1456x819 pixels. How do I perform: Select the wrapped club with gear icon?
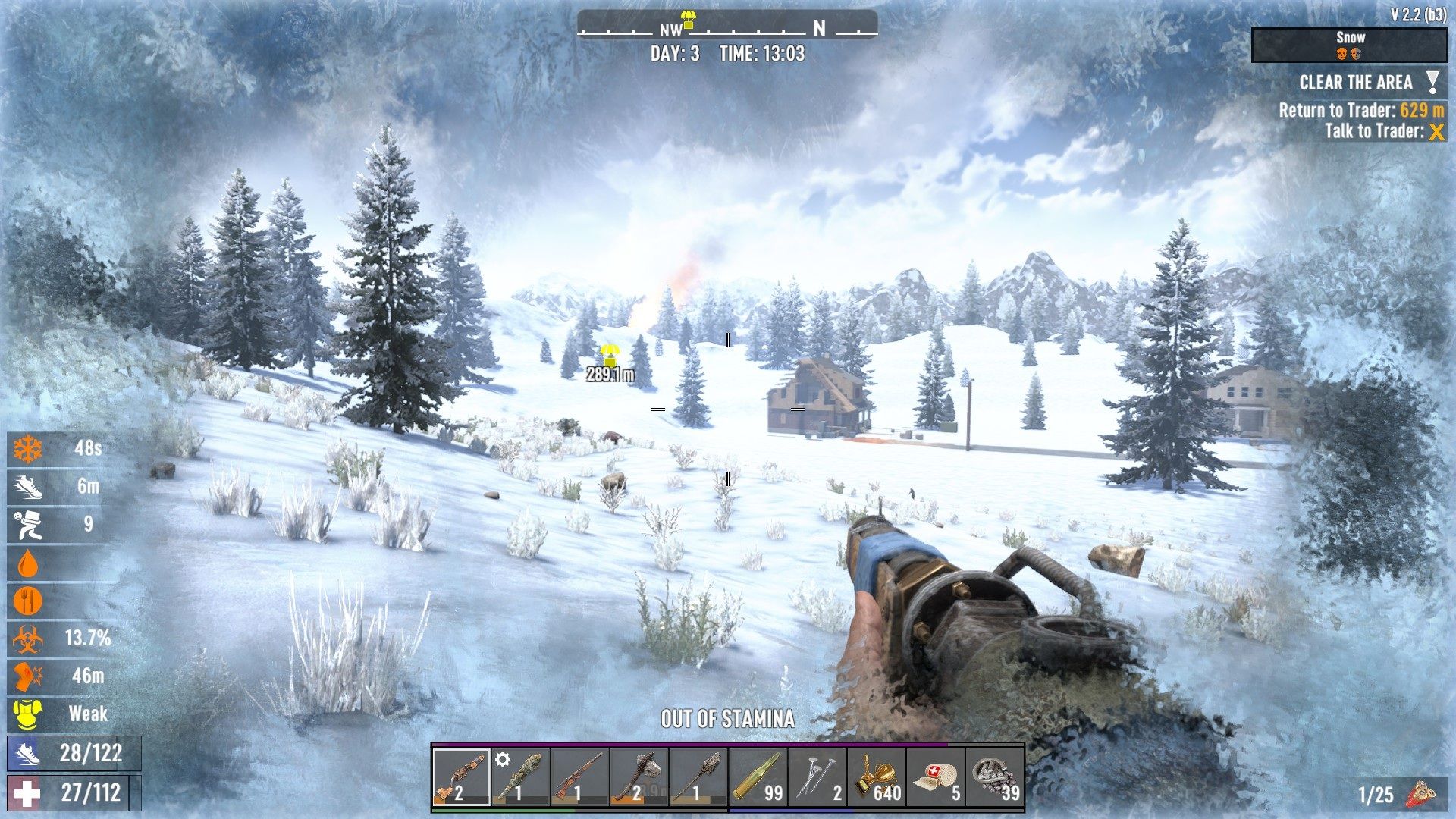click(520, 777)
